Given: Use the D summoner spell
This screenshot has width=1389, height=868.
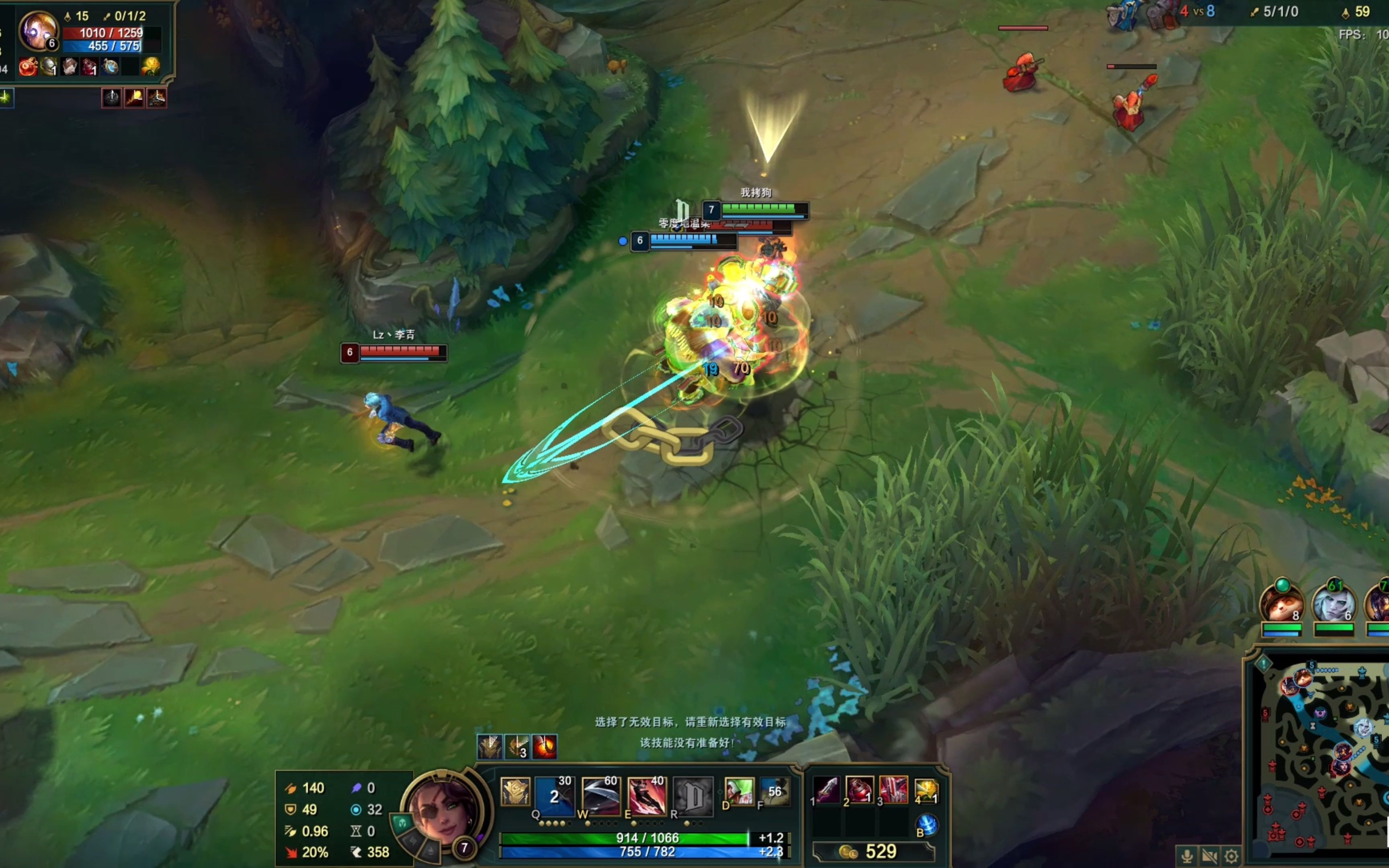Looking at the screenshot, I should tap(739, 791).
